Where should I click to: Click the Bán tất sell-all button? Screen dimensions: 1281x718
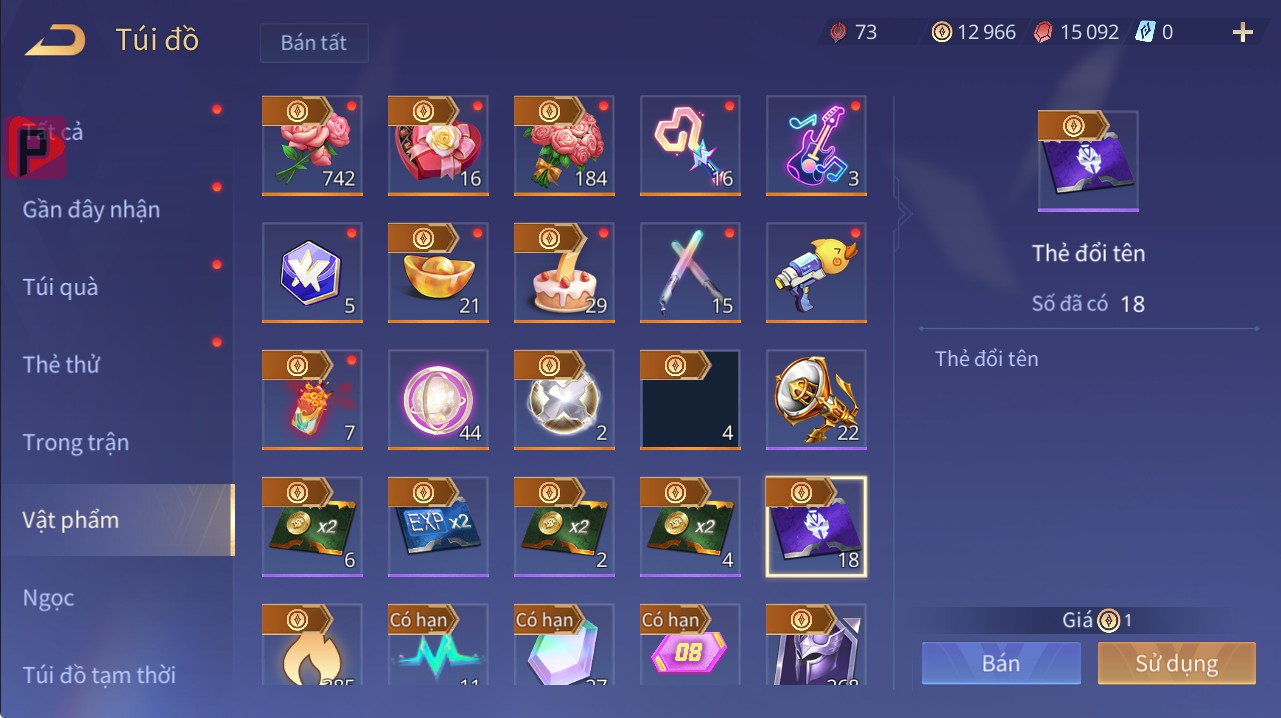(x=314, y=43)
